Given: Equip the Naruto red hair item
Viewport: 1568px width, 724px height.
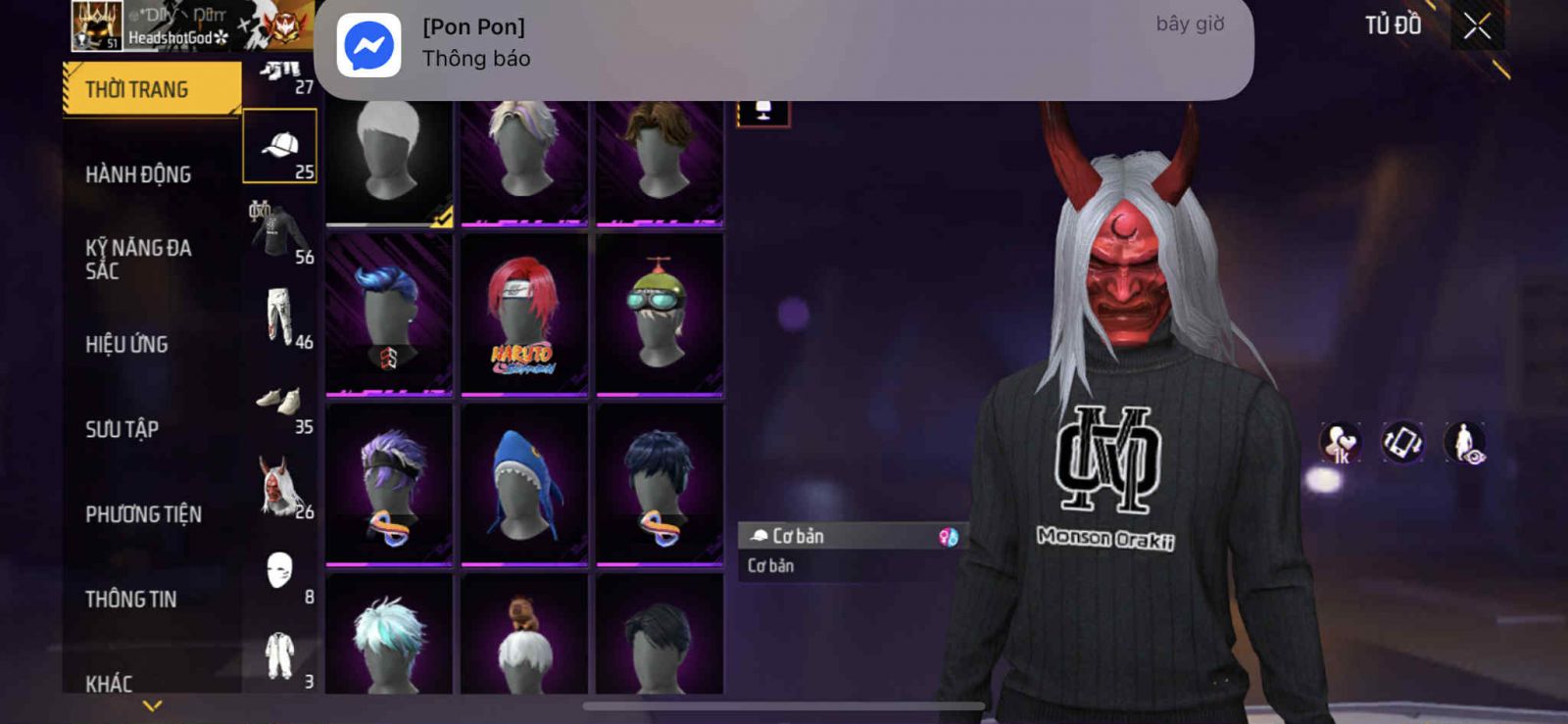Looking at the screenshot, I should [524, 314].
